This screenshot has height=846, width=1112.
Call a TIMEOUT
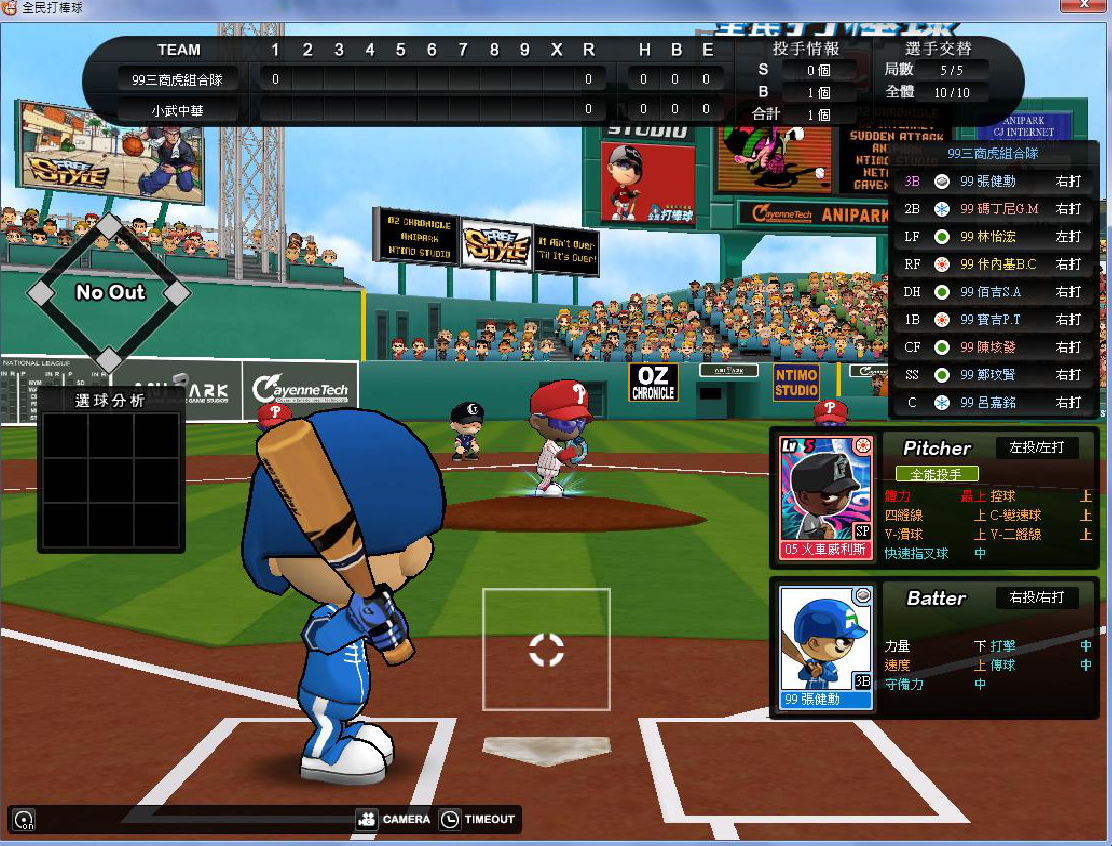click(477, 819)
